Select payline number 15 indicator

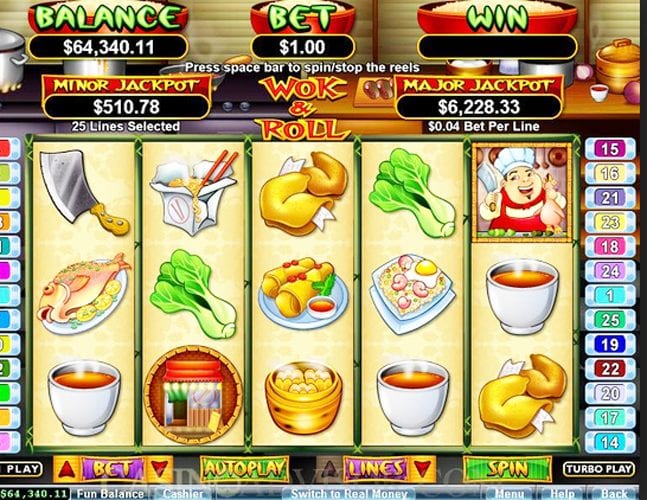pyautogui.click(x=608, y=149)
